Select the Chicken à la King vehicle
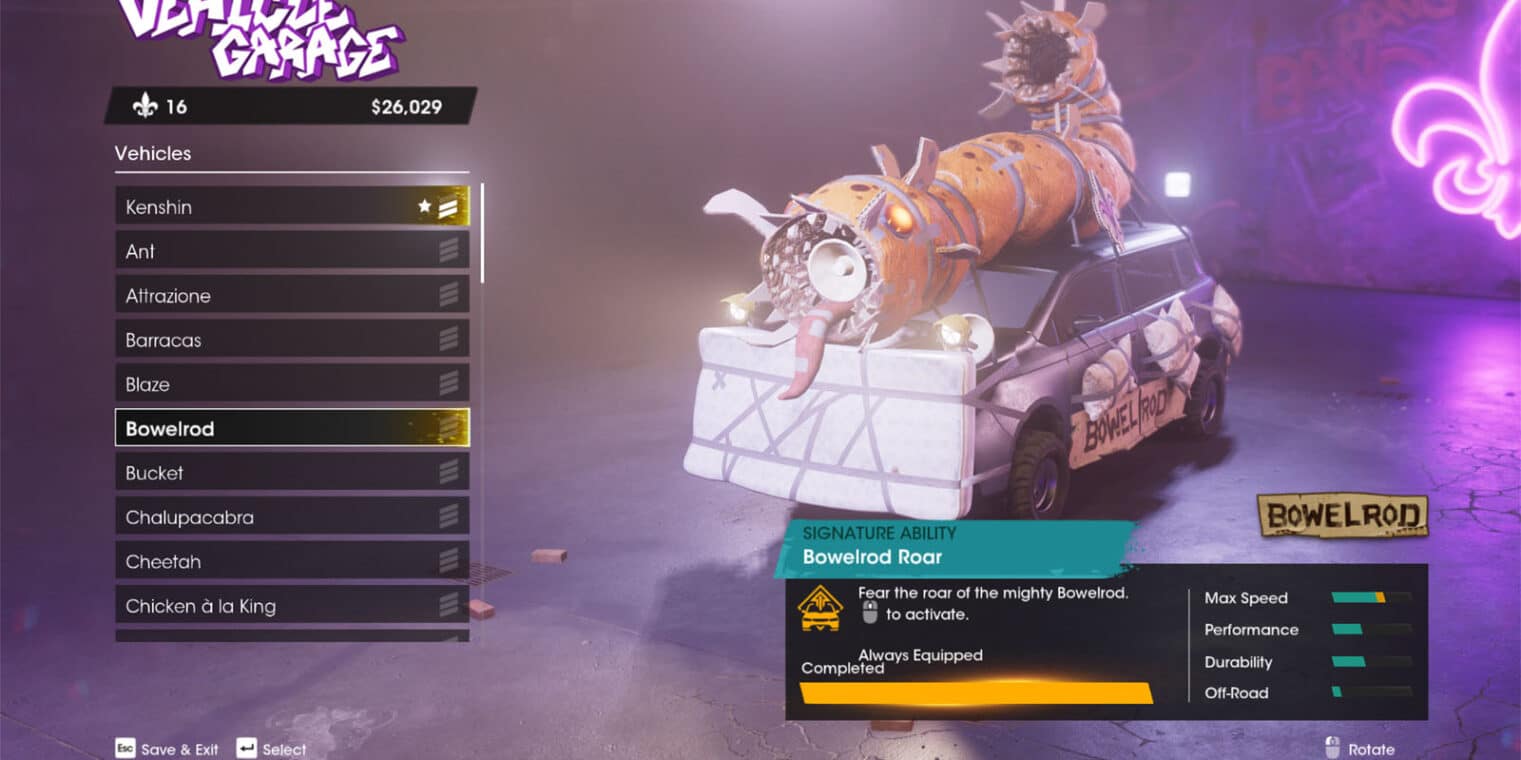 pyautogui.click(x=291, y=606)
